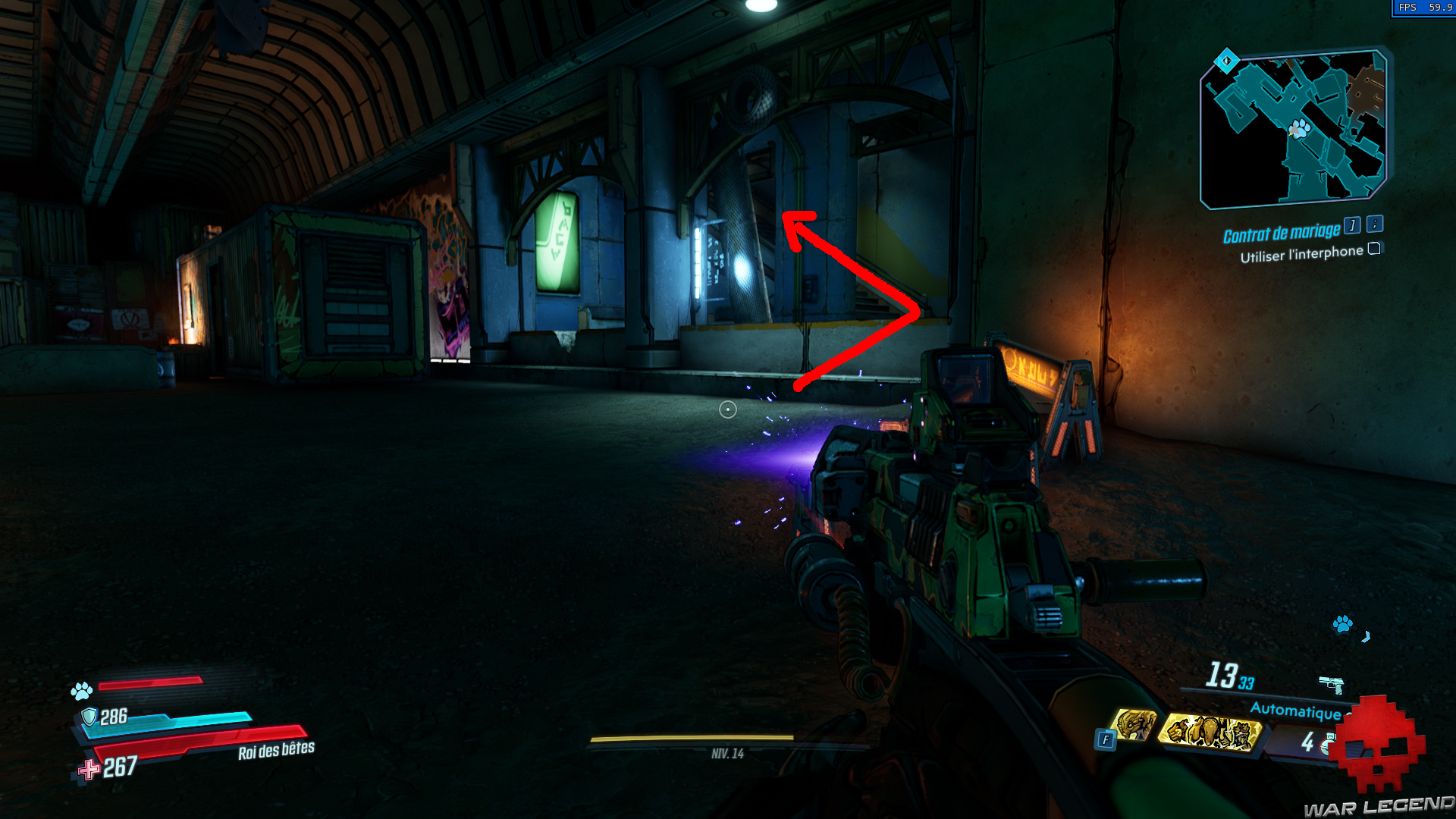The width and height of the screenshot is (1456, 819).
Task: Click the diamond waypoint icon on the minimap
Action: (1226, 61)
